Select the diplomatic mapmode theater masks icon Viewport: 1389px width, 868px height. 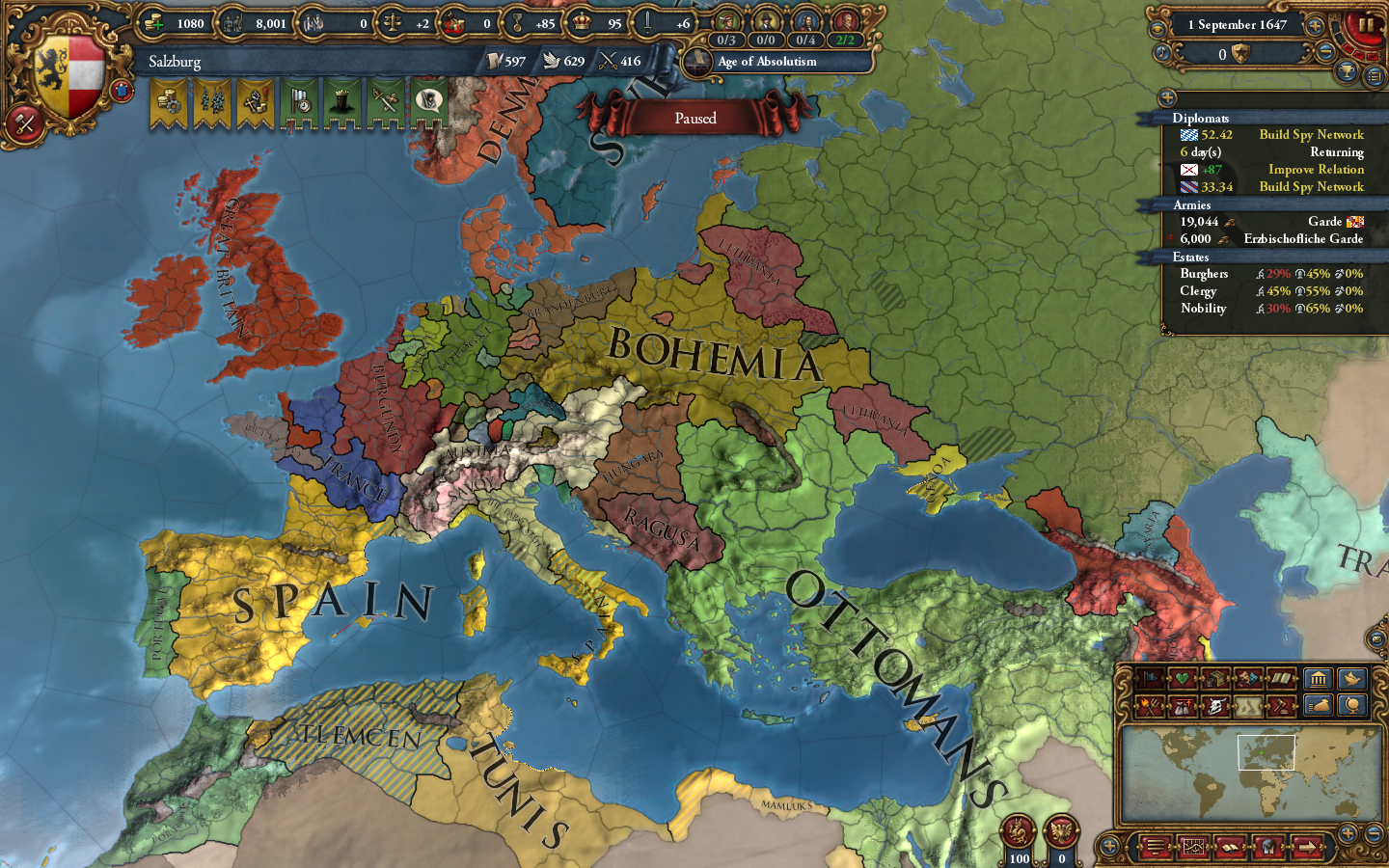coord(1246,680)
